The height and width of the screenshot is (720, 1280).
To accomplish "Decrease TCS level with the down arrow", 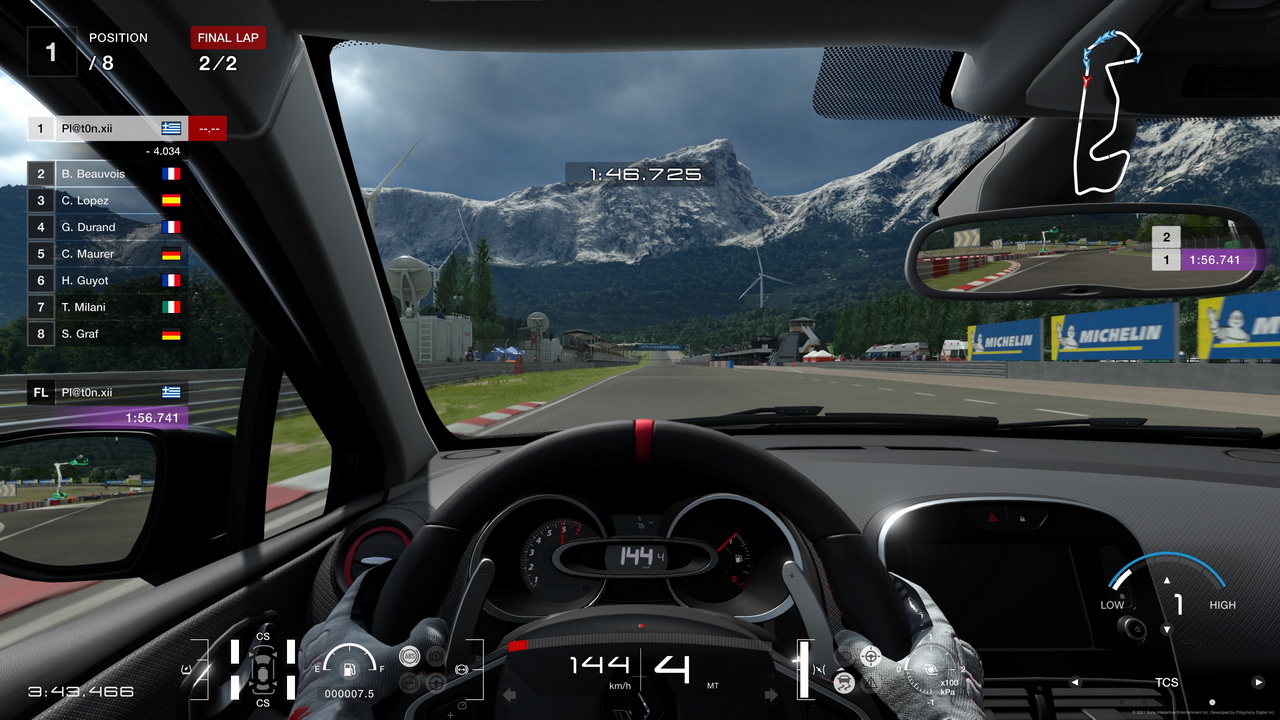I will click(1166, 630).
